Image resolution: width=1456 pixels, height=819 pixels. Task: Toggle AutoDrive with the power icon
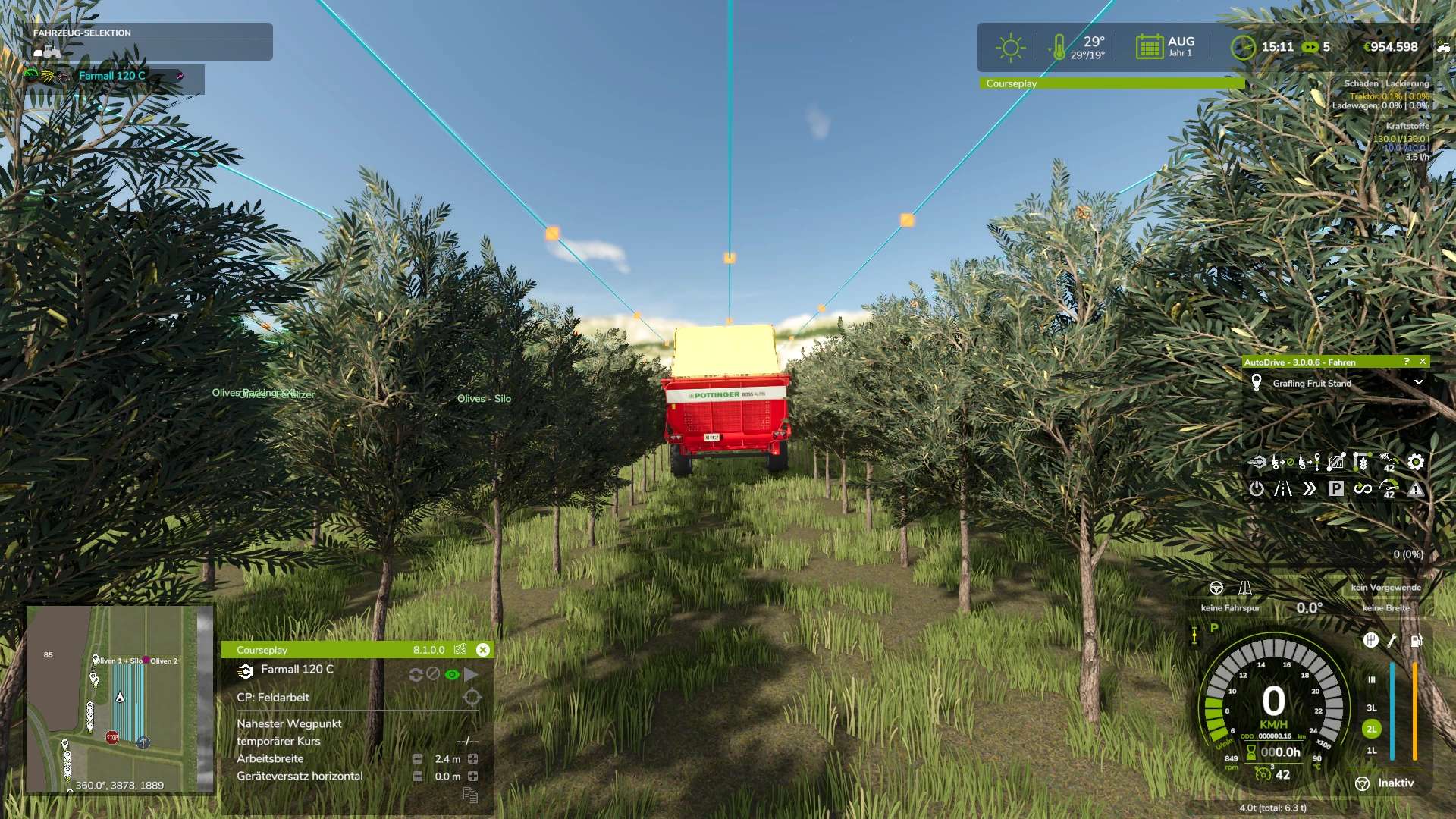click(1257, 489)
